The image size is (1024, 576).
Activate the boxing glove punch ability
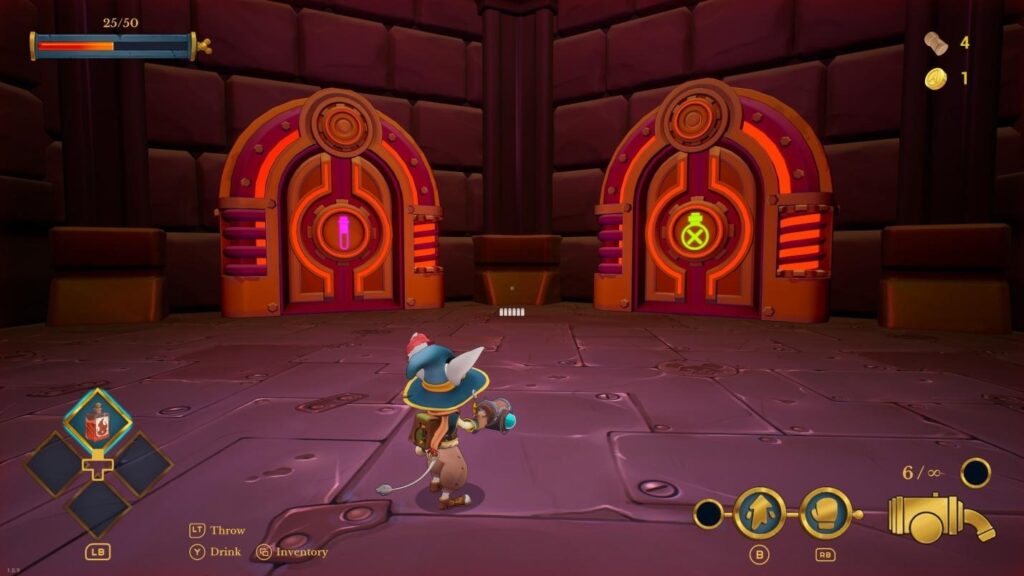point(825,512)
